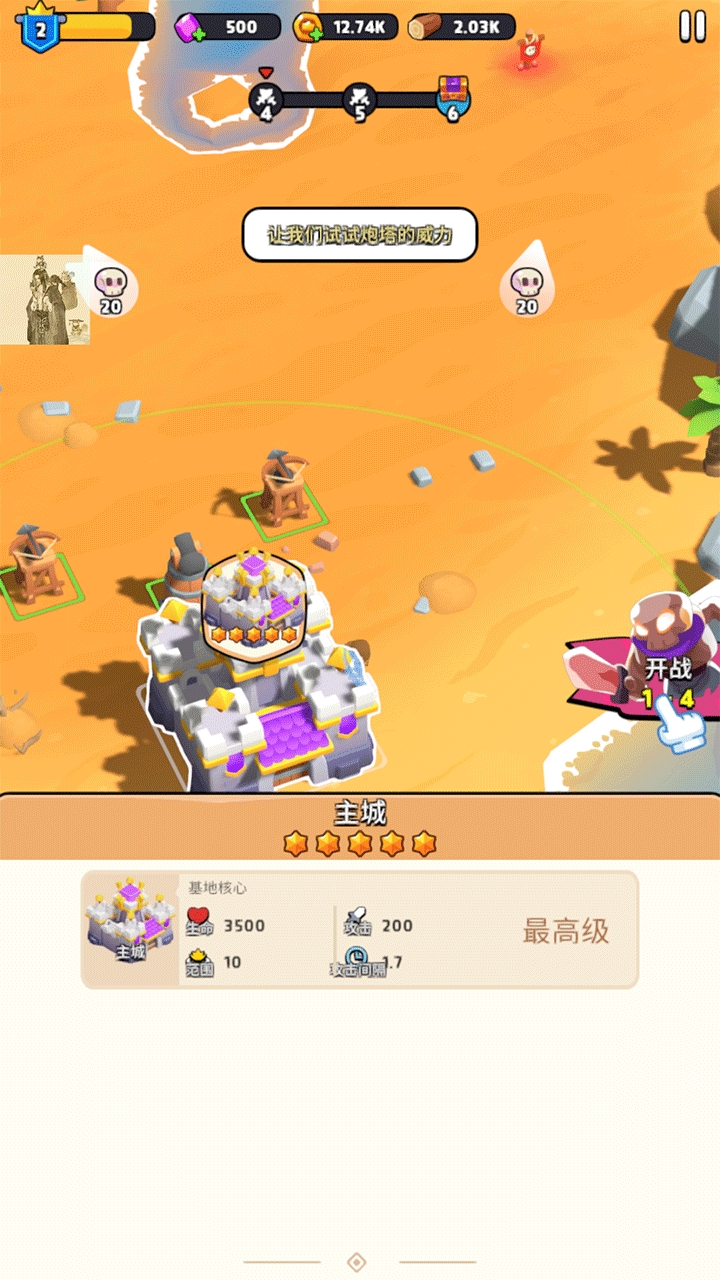720x1280 pixels.
Task: Open the wood log resource counter
Action: point(460,27)
